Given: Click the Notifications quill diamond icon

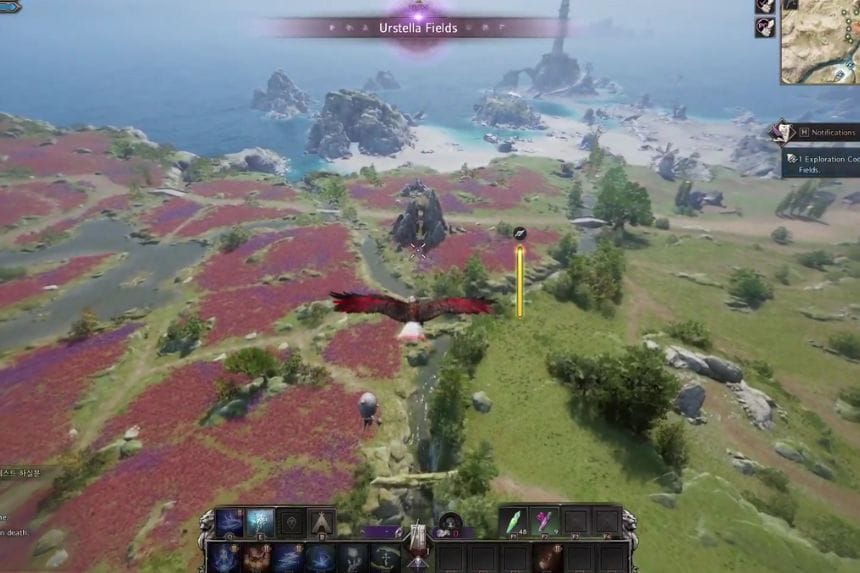Looking at the screenshot, I should tap(780, 132).
